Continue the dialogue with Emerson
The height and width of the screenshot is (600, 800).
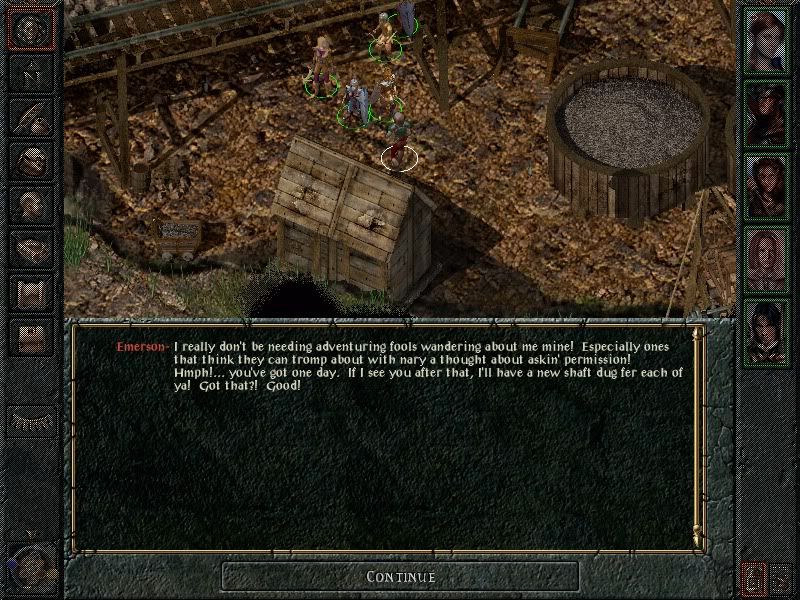click(400, 576)
